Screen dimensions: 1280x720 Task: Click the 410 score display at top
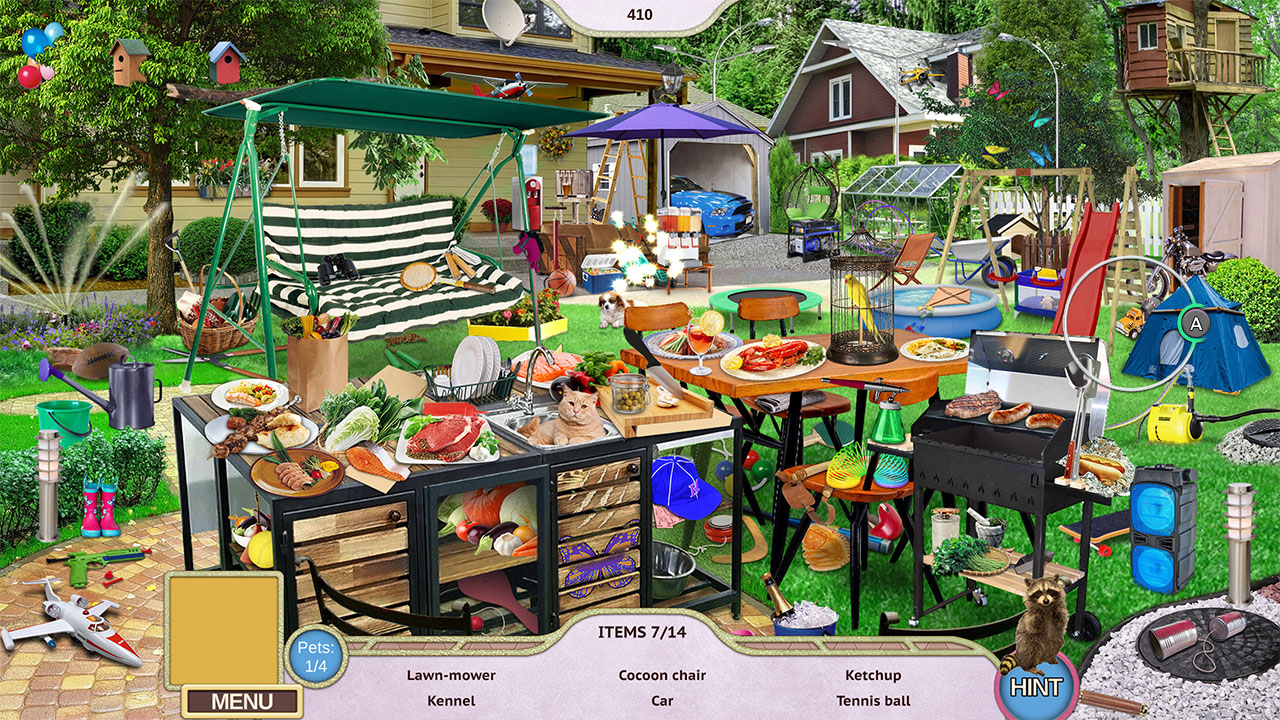coord(637,14)
